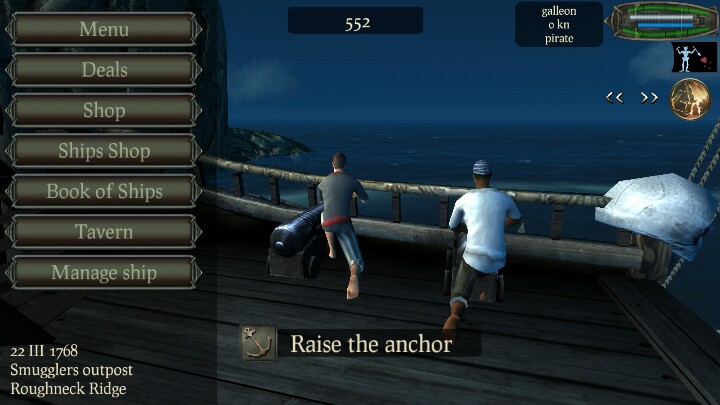Viewport: 720px width, 405px height.
Task: Open the Menu button
Action: [x=104, y=29]
